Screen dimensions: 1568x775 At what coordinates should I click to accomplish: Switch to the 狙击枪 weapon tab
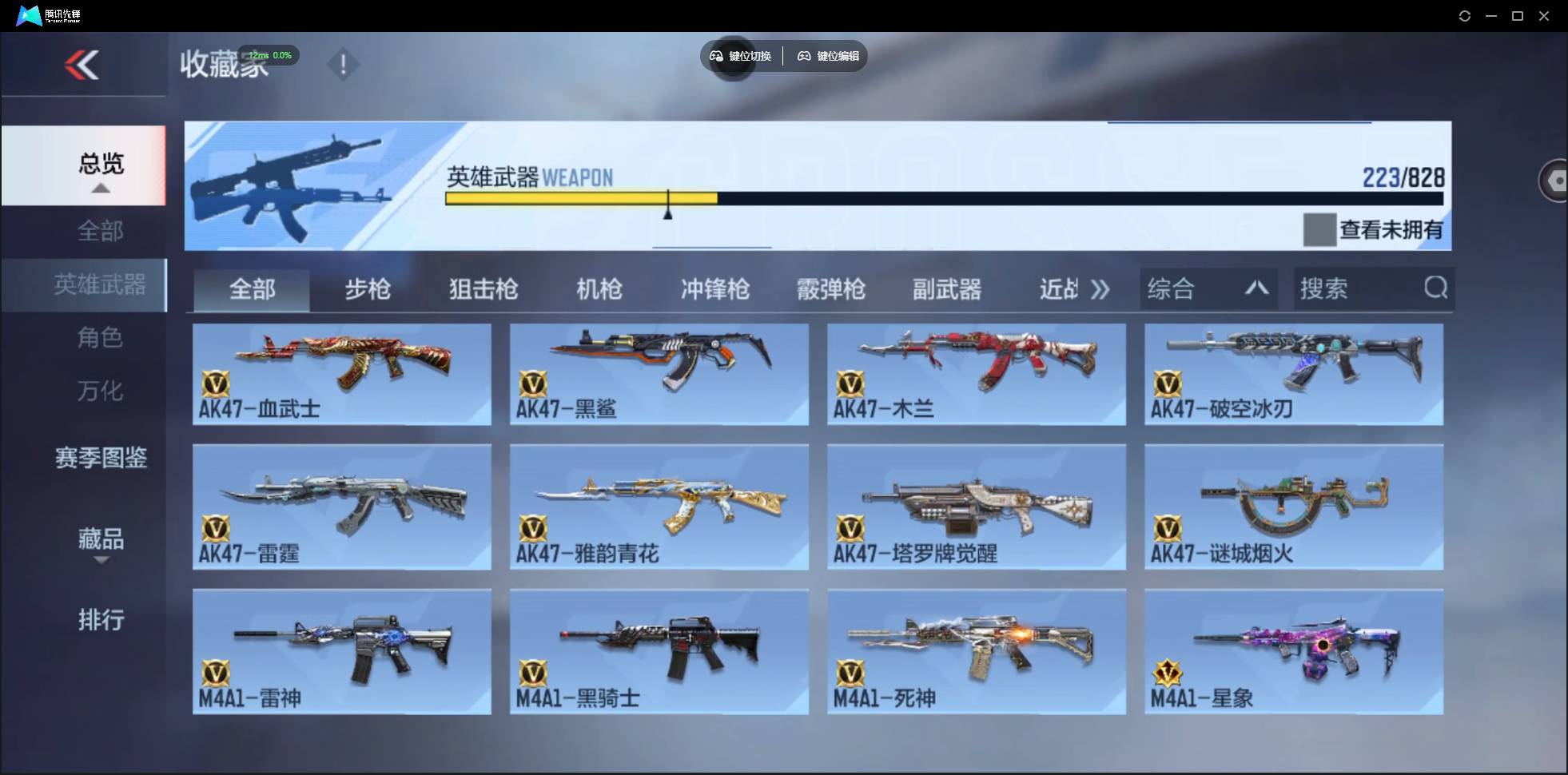click(x=483, y=289)
